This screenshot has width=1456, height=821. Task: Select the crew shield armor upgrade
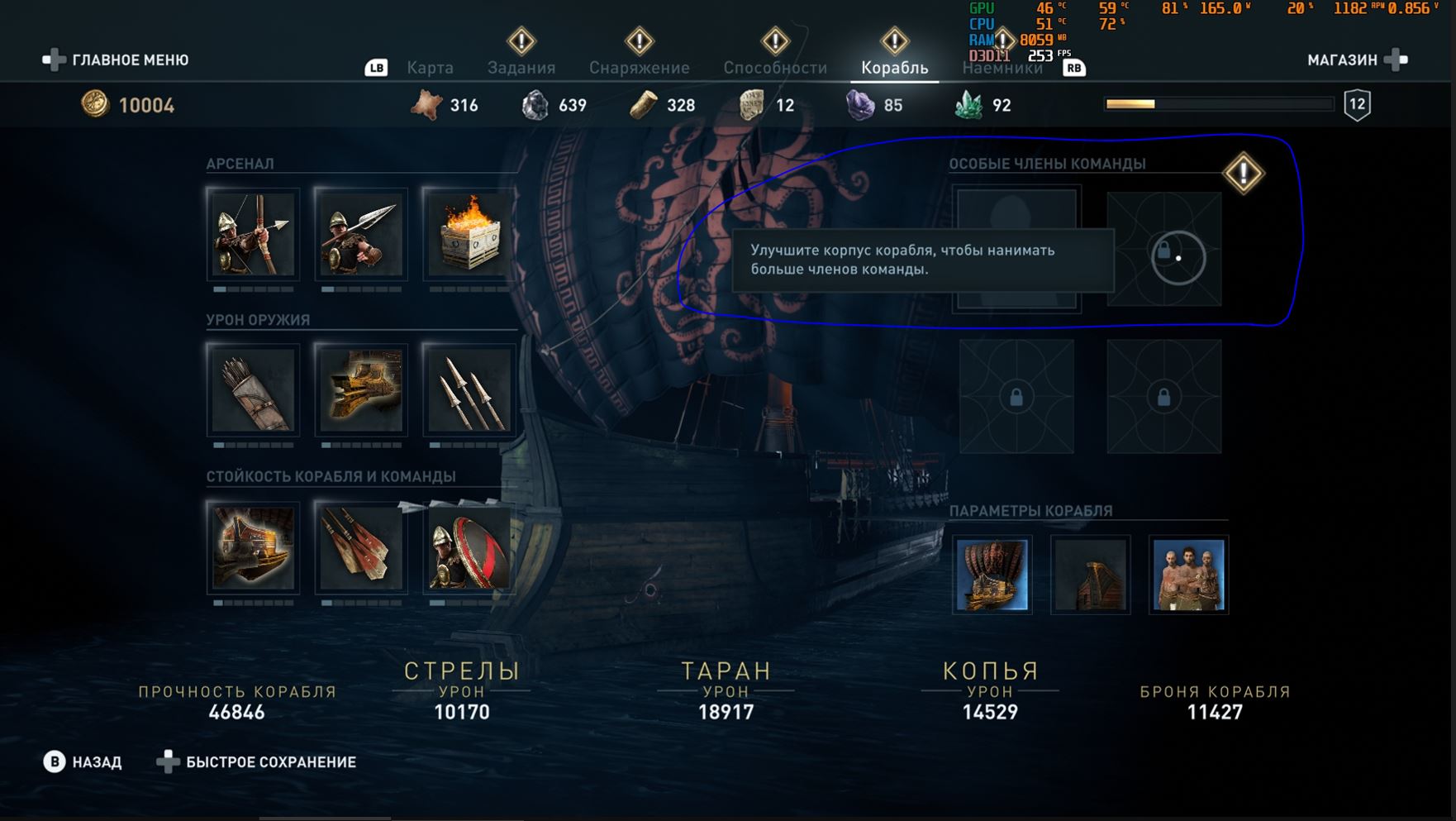click(x=469, y=547)
